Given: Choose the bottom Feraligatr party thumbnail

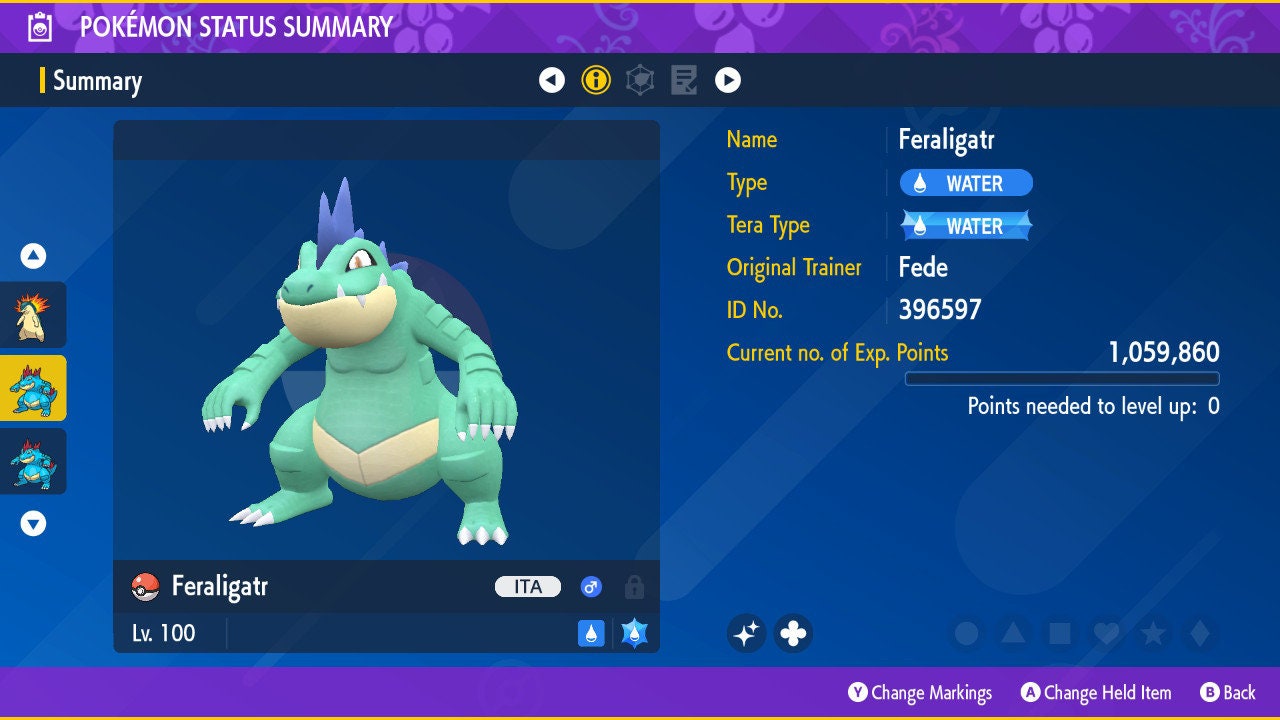Looking at the screenshot, I should click(x=33, y=461).
